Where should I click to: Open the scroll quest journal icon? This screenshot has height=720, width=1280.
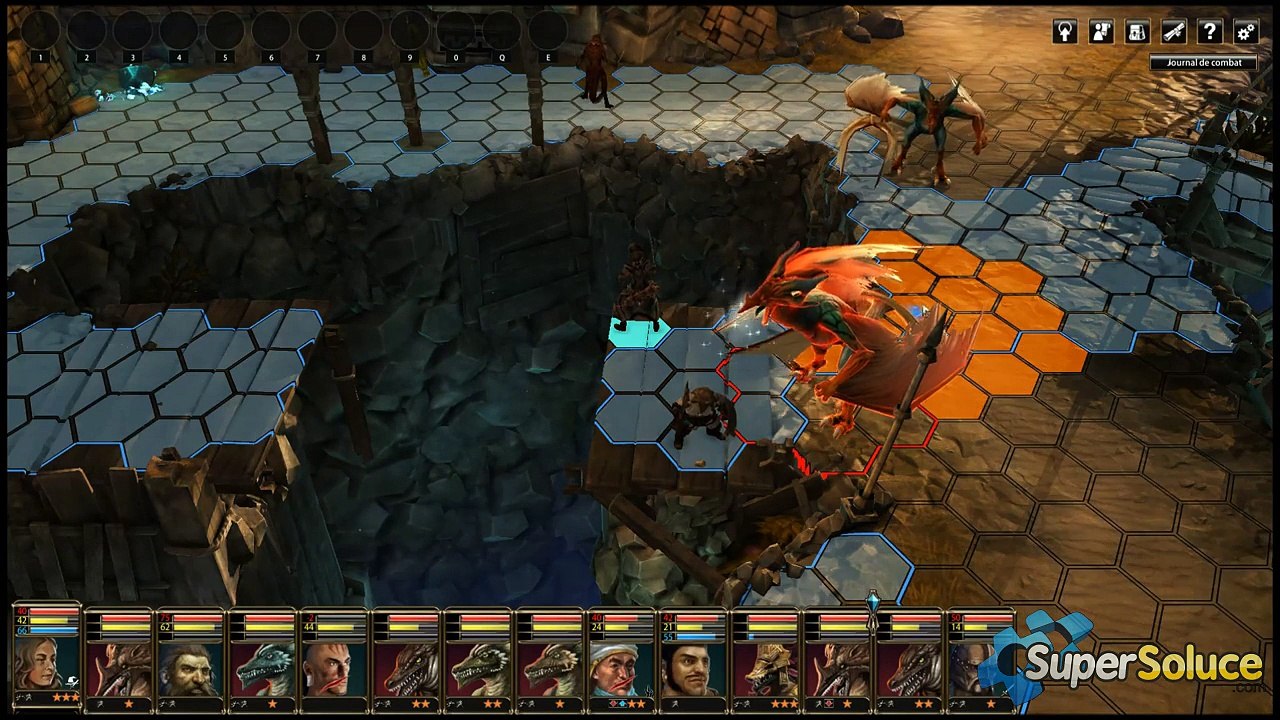pos(1173,32)
